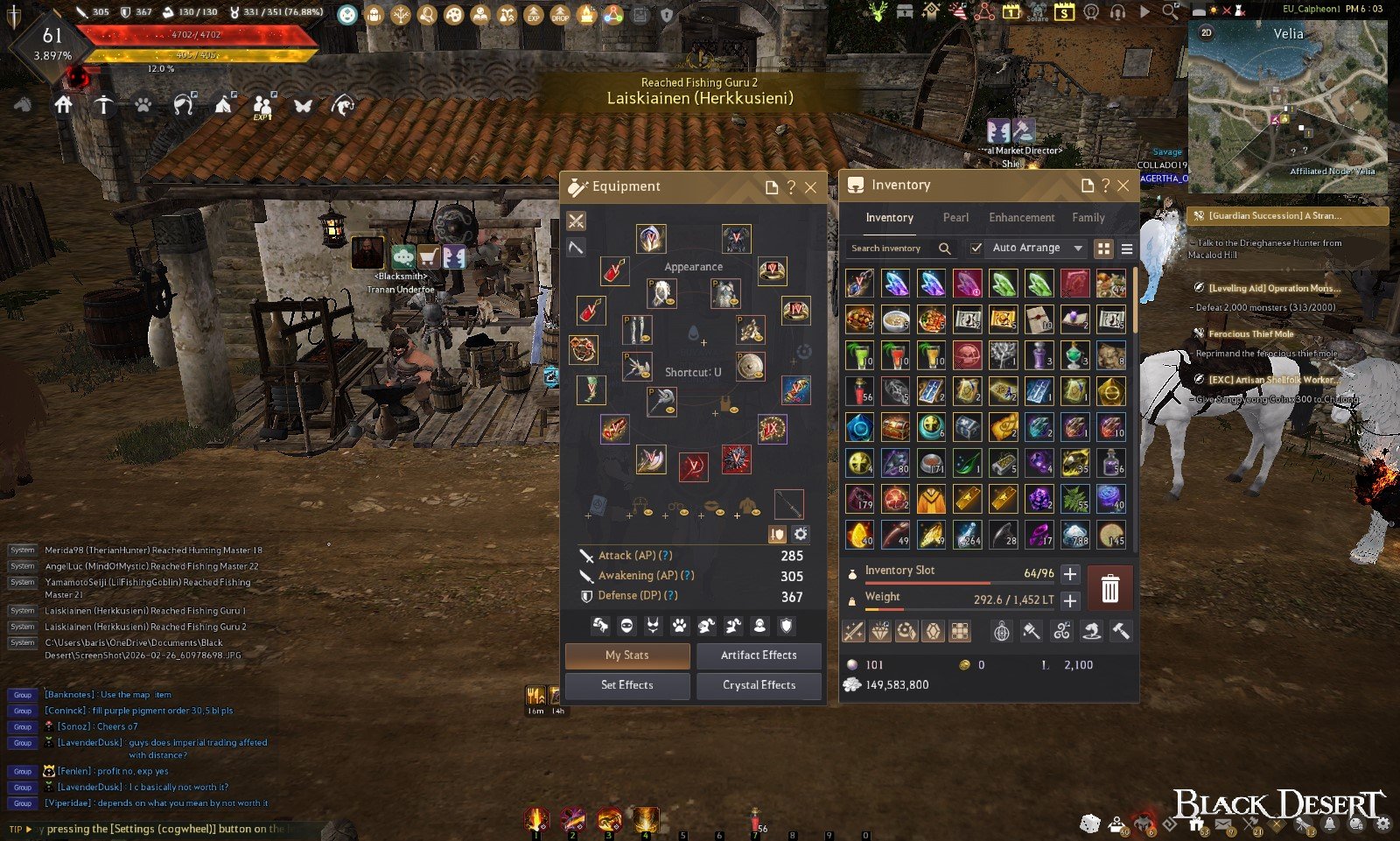Increase weight limit with plus button
1400x841 pixels.
coord(1070,600)
